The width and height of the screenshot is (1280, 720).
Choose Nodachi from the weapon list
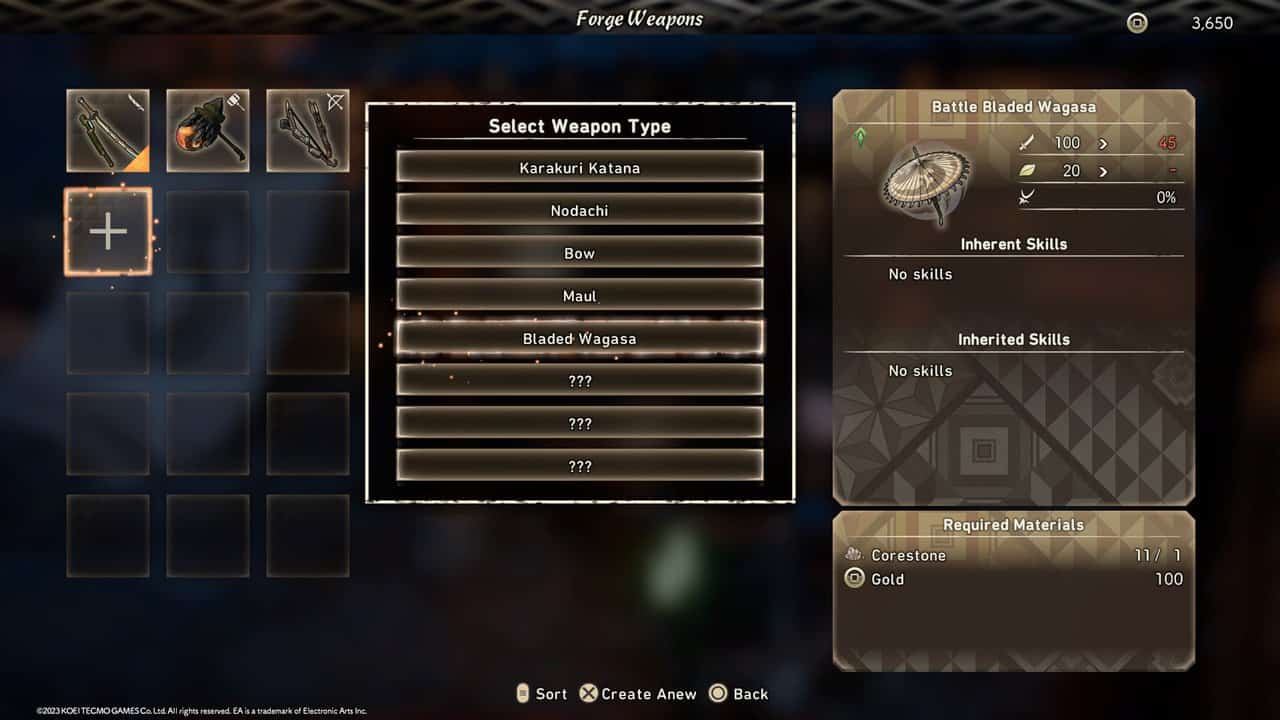(580, 210)
